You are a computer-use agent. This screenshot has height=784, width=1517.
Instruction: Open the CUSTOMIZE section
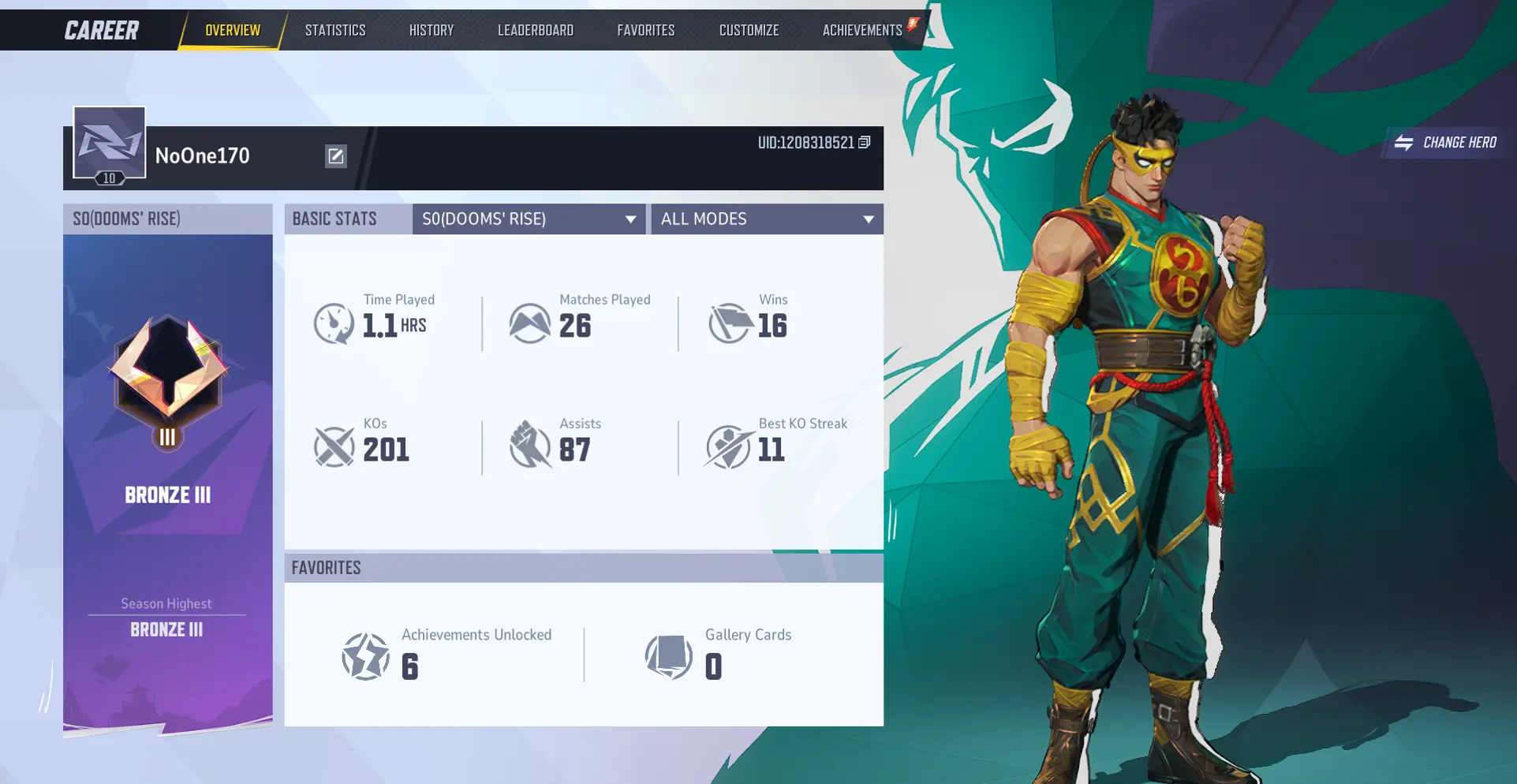(x=748, y=30)
